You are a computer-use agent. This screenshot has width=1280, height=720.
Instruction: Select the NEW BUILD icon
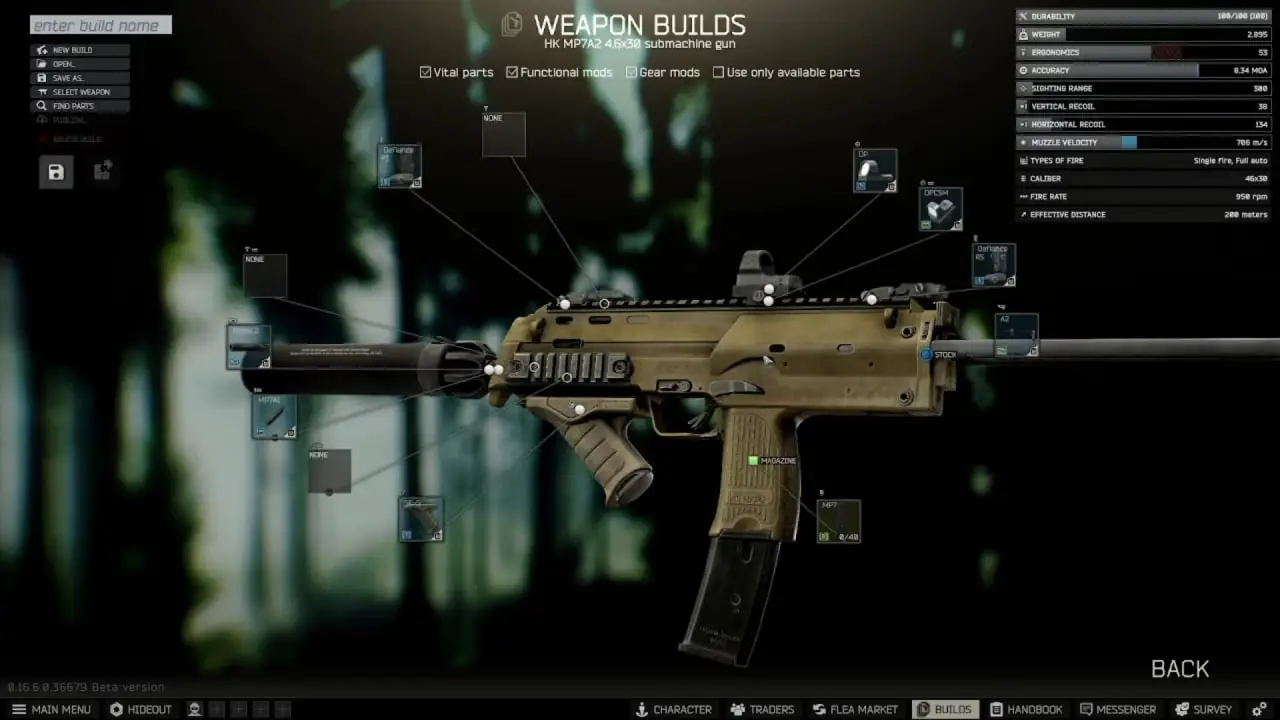(x=40, y=49)
